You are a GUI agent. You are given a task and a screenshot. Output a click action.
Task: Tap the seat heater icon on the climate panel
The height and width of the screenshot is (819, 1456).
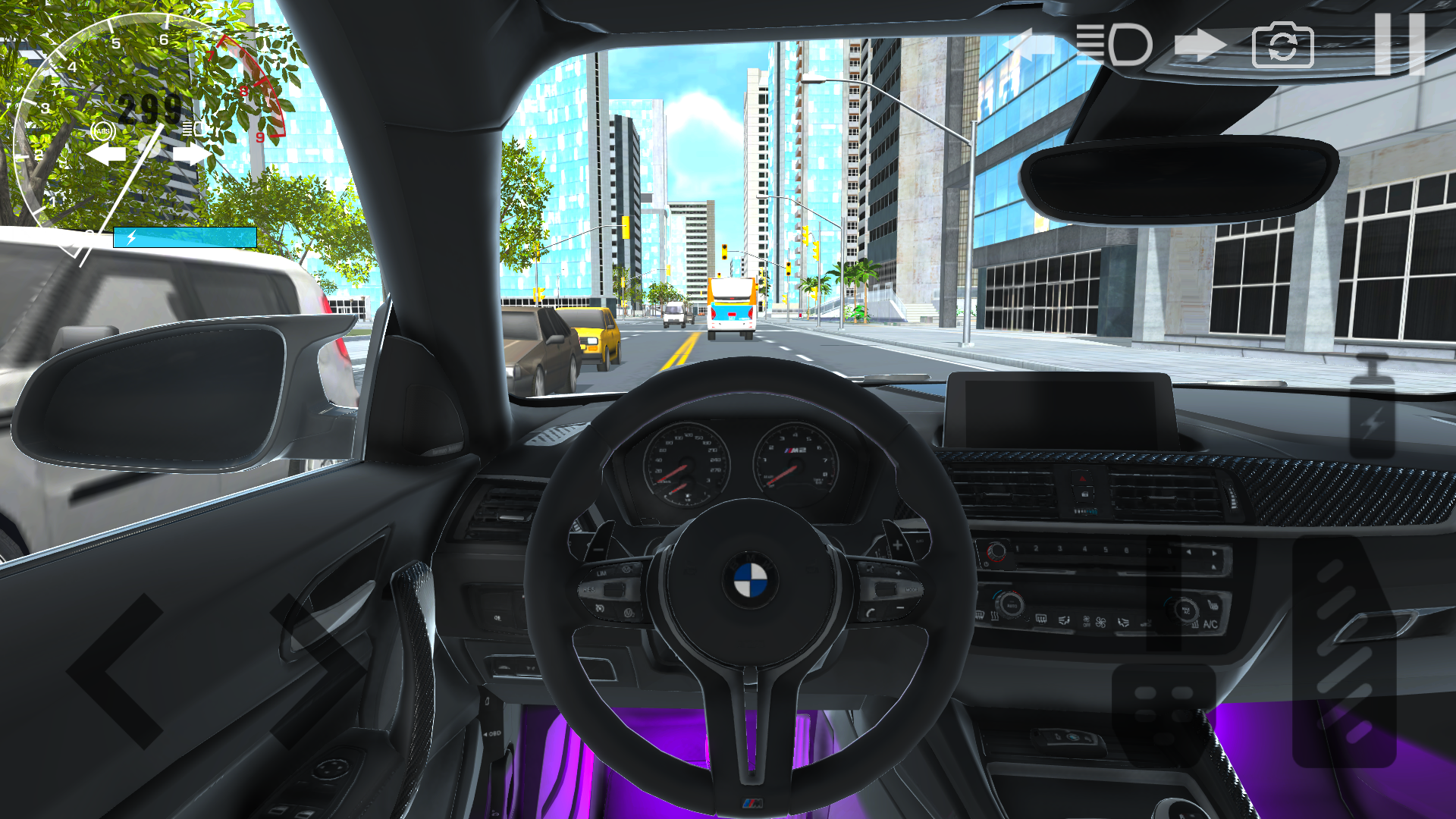(1213, 605)
